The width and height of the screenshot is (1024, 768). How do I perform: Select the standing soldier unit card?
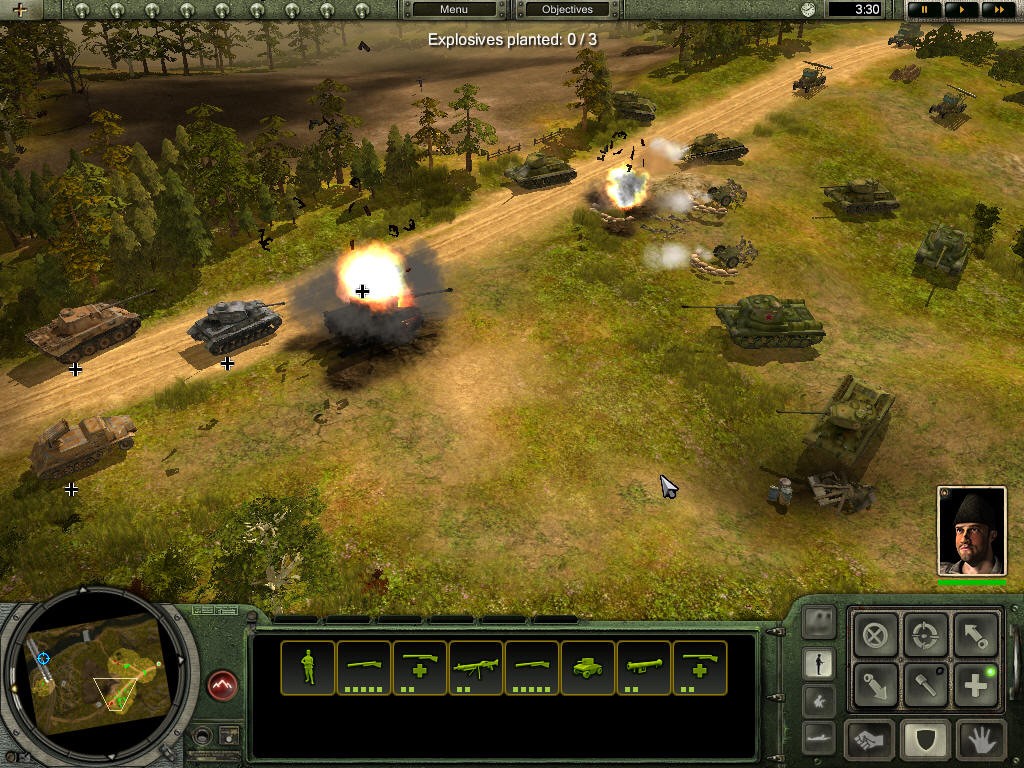(x=308, y=667)
